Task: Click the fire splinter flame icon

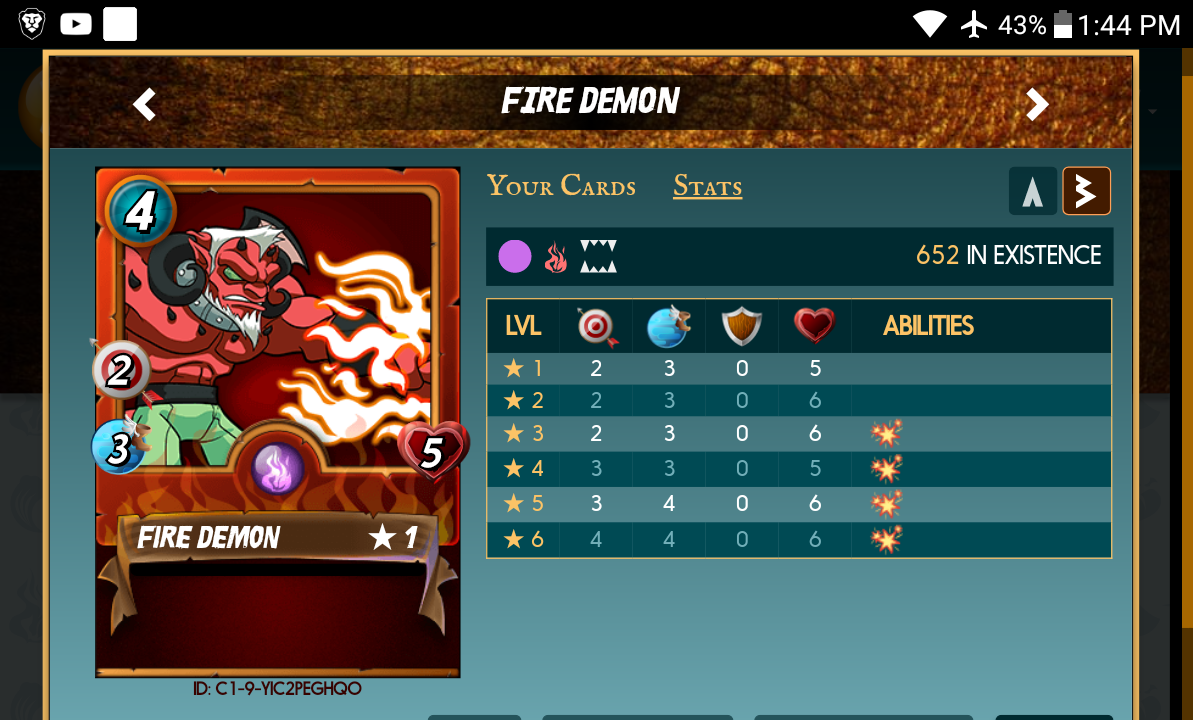Action: [555, 257]
